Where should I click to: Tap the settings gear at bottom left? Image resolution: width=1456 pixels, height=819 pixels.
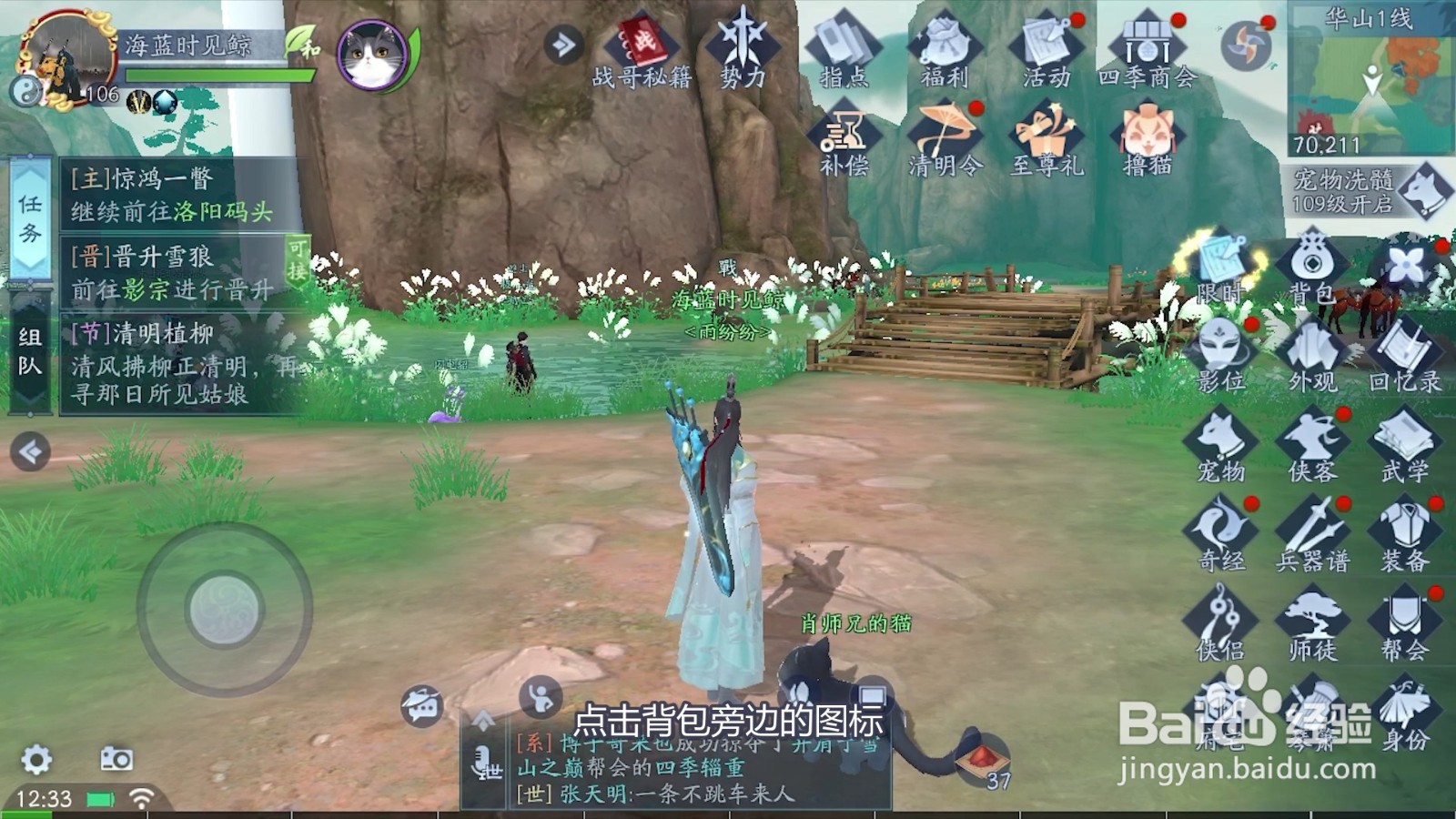click(35, 761)
